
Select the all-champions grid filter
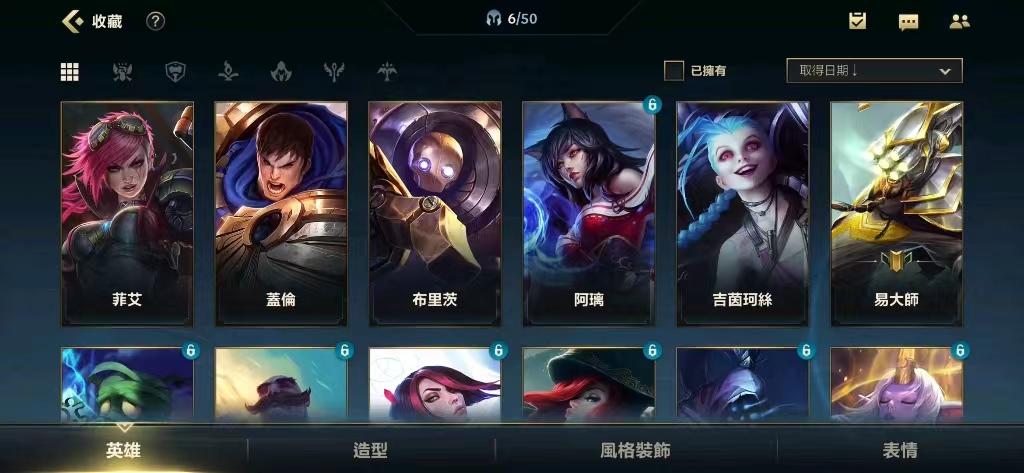click(70, 71)
